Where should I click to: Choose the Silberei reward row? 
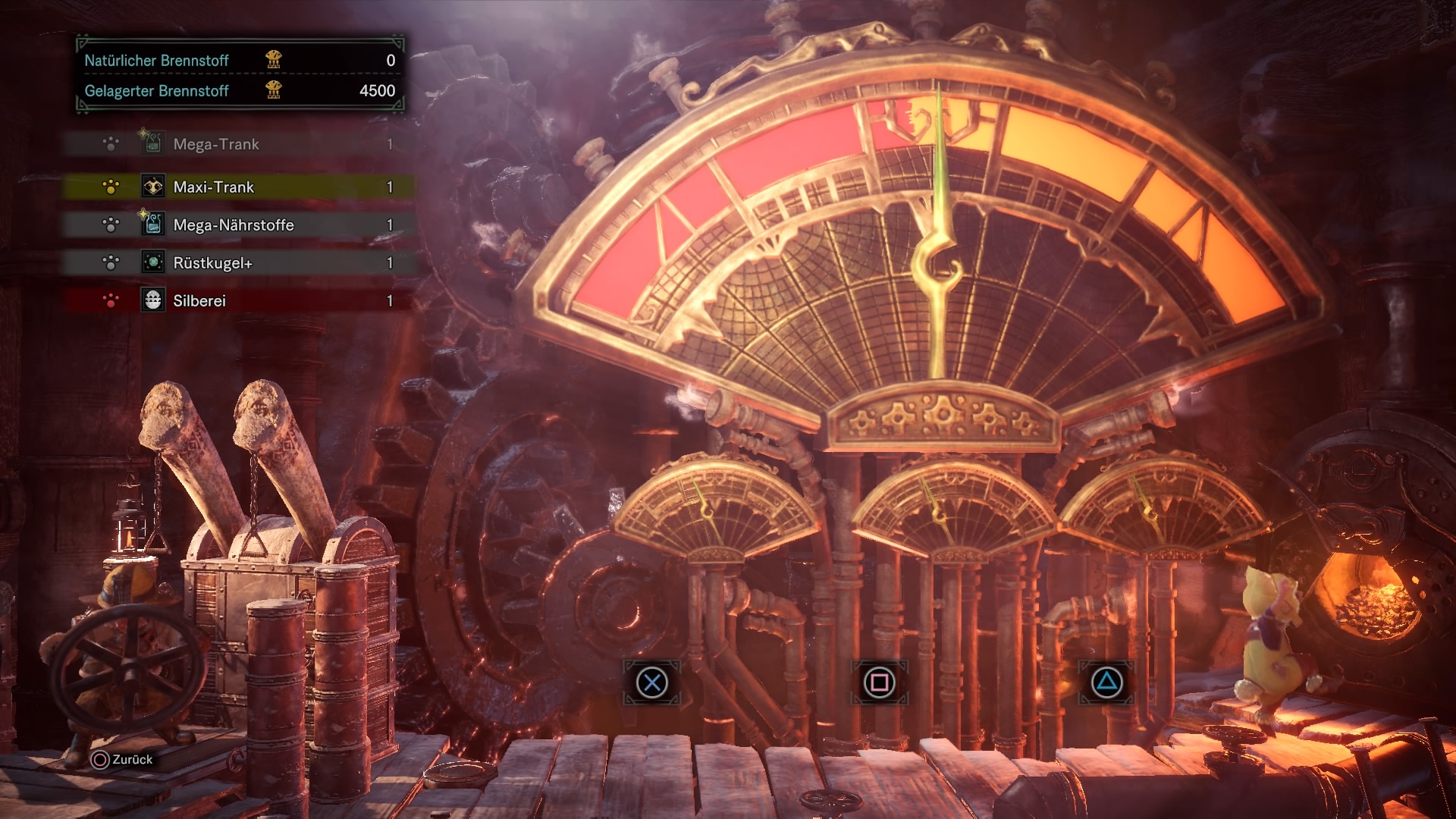[239, 300]
